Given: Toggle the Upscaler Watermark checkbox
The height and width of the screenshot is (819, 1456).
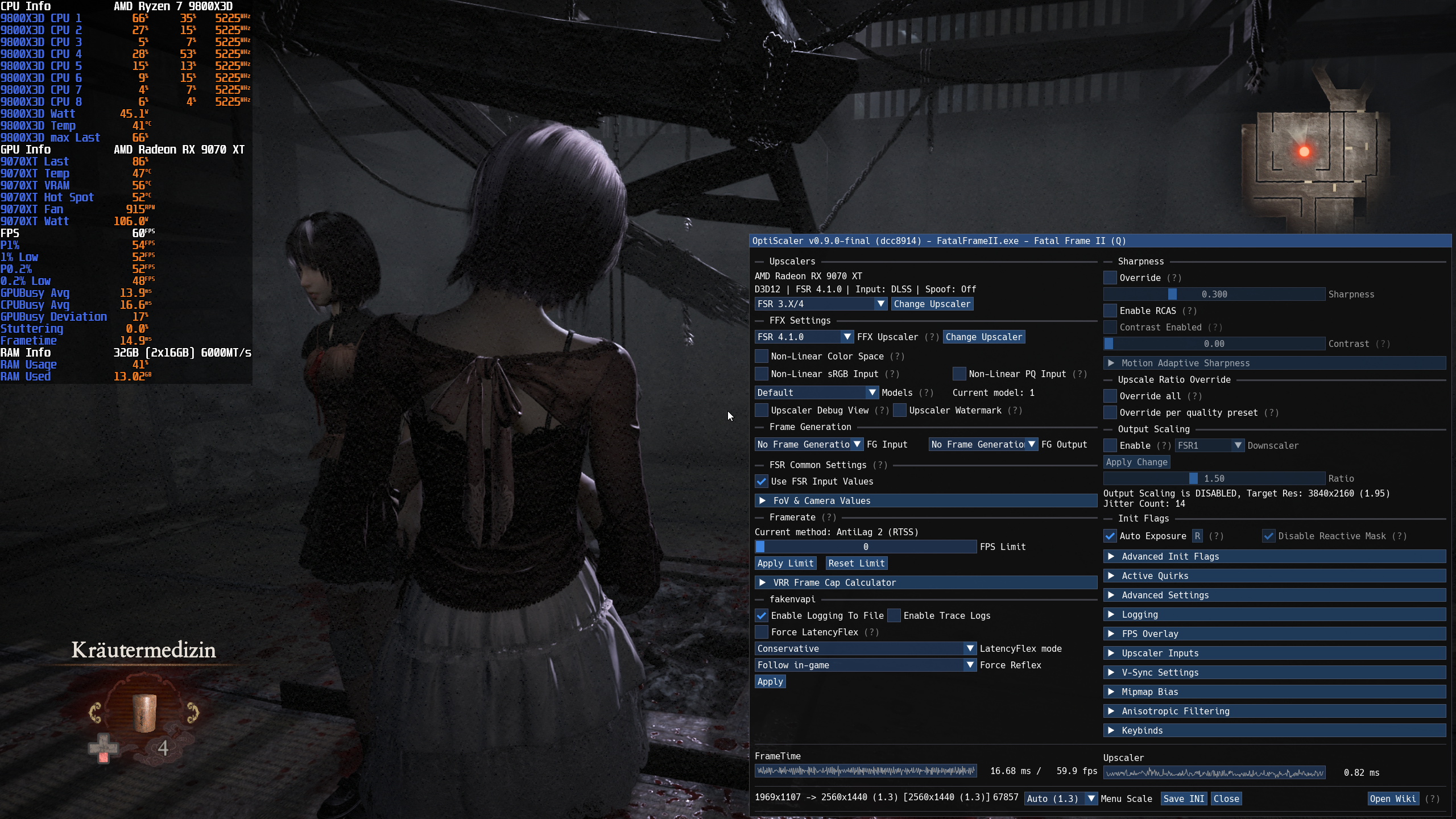Looking at the screenshot, I should (x=899, y=410).
